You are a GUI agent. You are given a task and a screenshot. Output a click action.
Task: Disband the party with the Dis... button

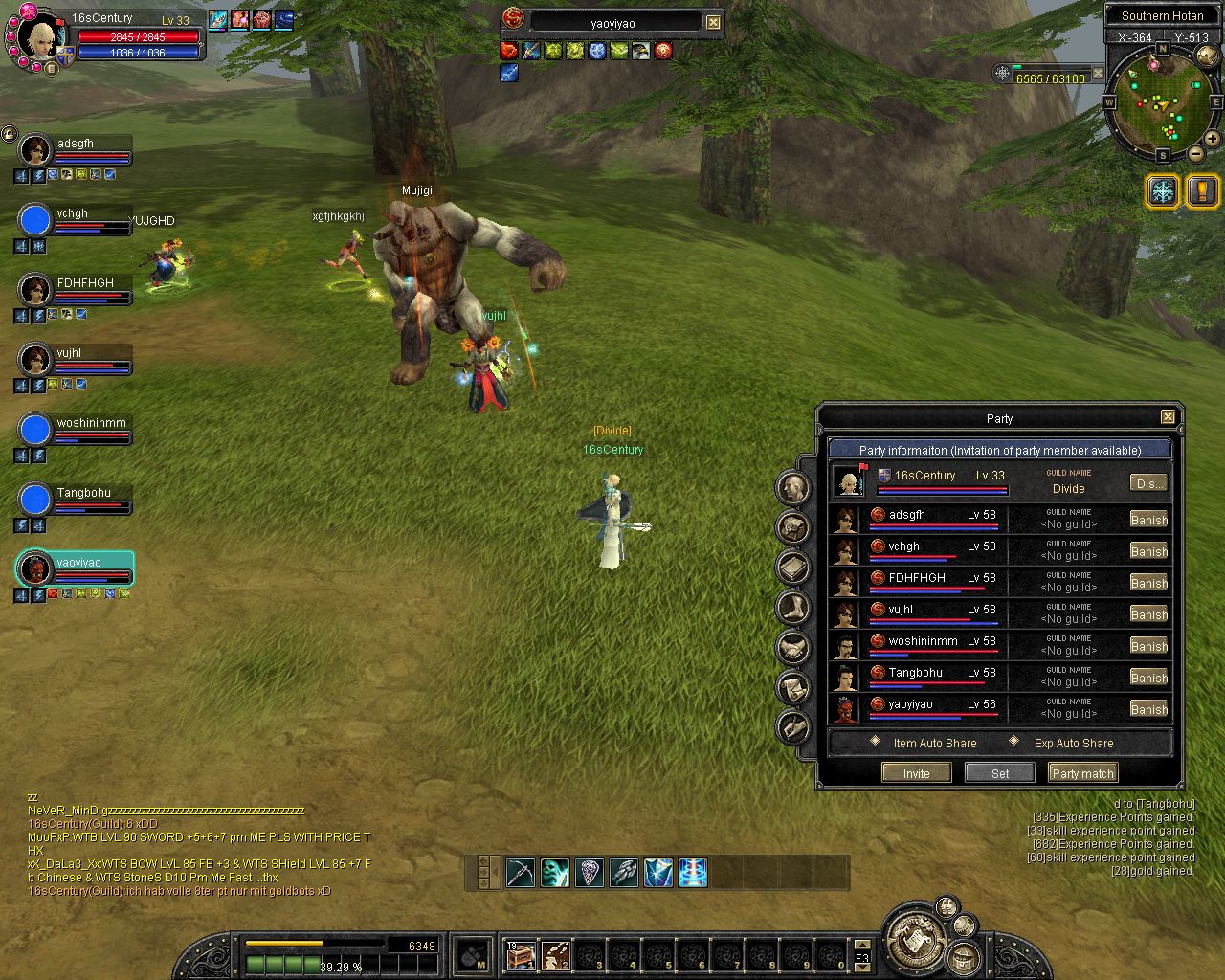pos(1148,483)
